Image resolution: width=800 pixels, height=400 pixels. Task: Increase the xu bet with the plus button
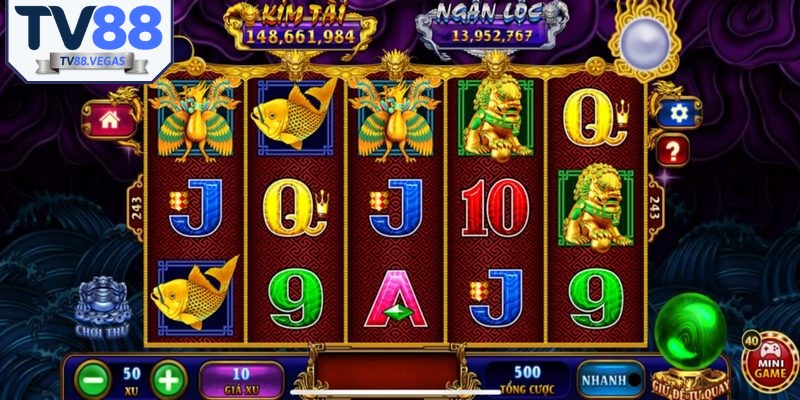pos(168,379)
